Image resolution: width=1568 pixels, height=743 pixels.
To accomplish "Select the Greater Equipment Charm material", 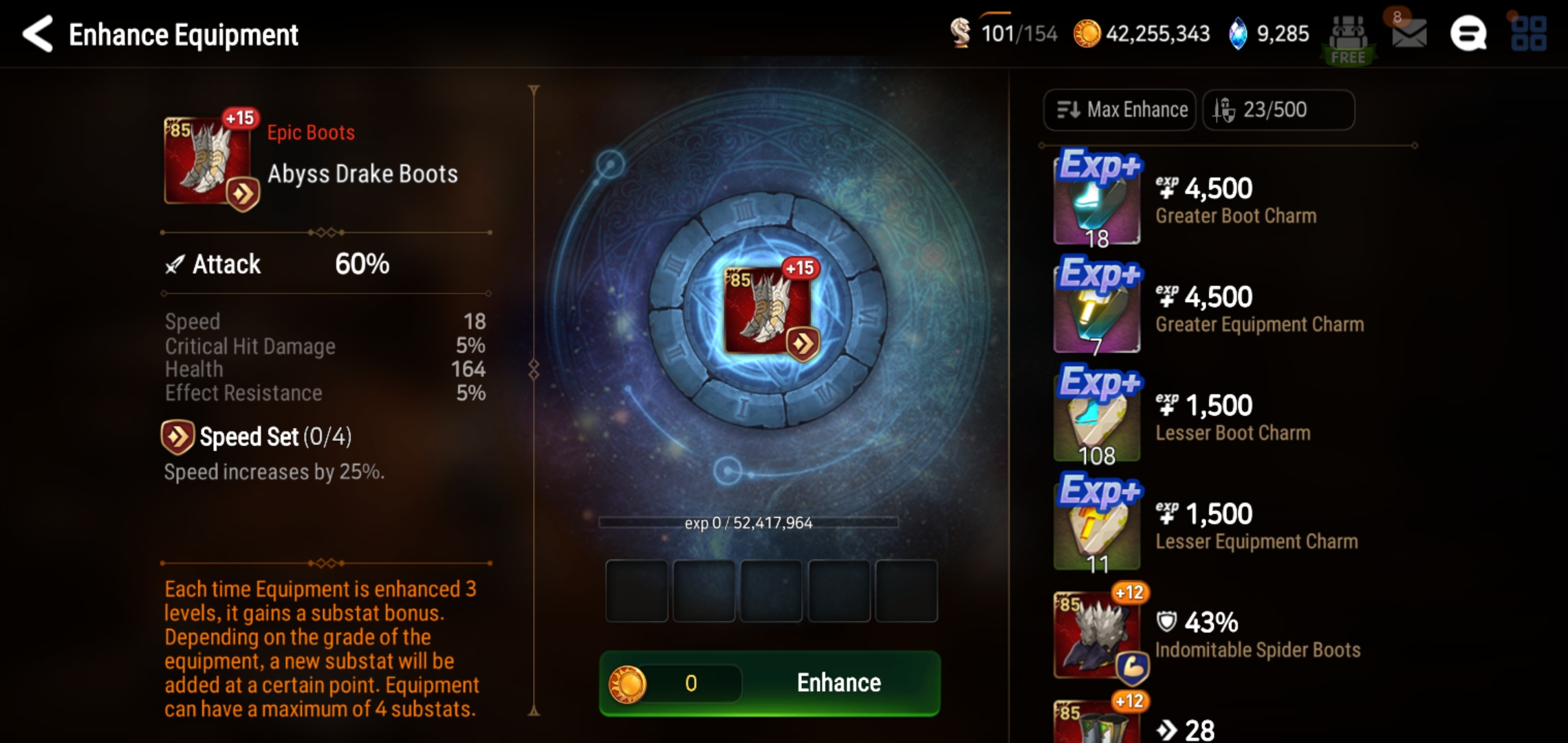I will click(1096, 308).
